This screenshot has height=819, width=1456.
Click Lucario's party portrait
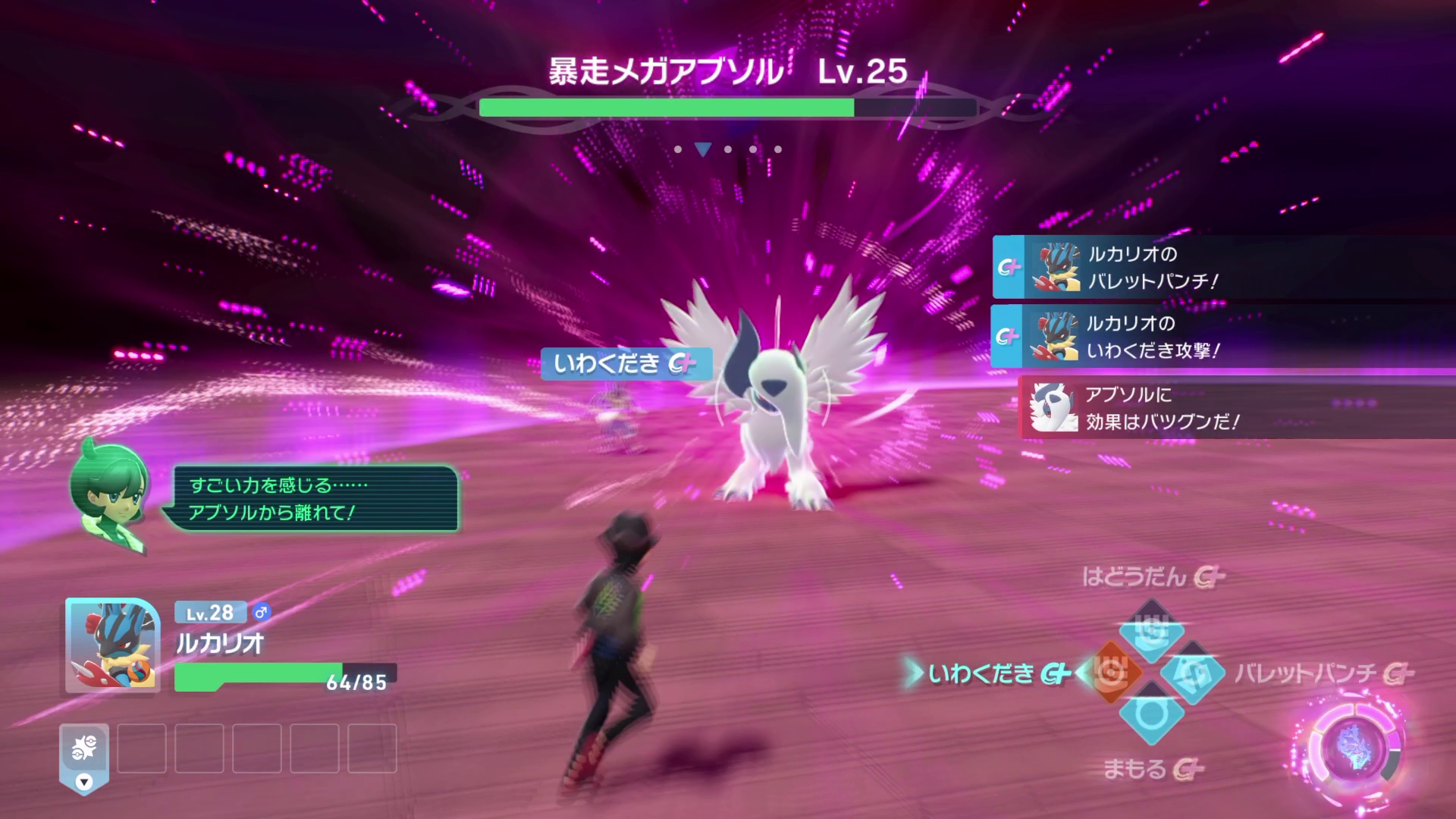click(112, 645)
